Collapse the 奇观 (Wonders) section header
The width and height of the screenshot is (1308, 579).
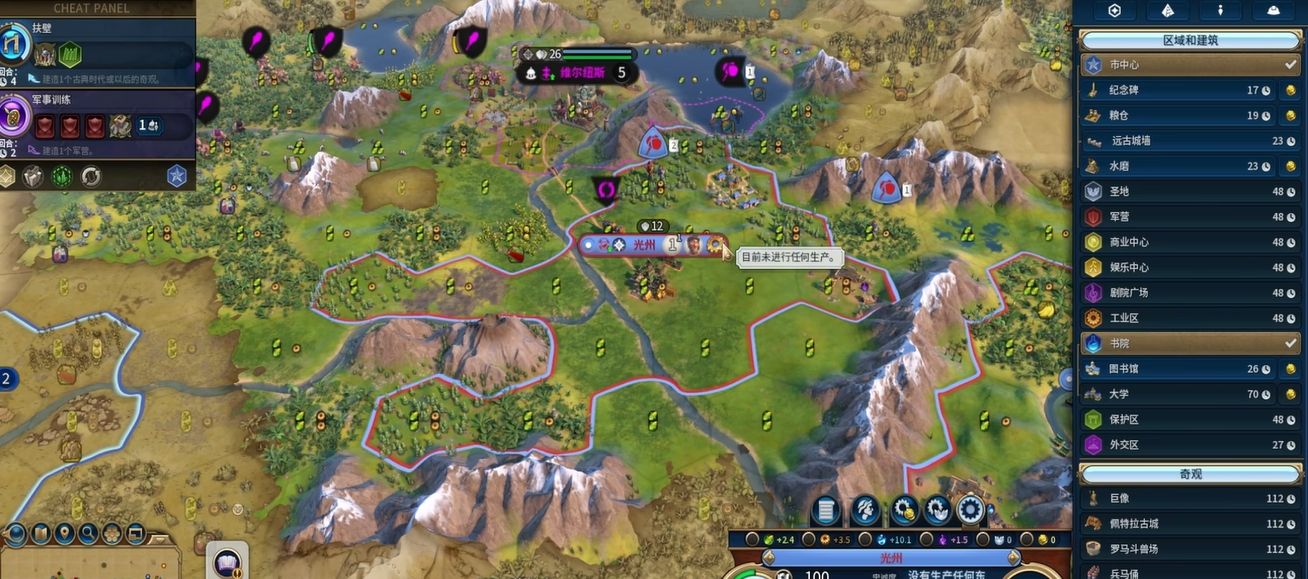pos(1189,473)
